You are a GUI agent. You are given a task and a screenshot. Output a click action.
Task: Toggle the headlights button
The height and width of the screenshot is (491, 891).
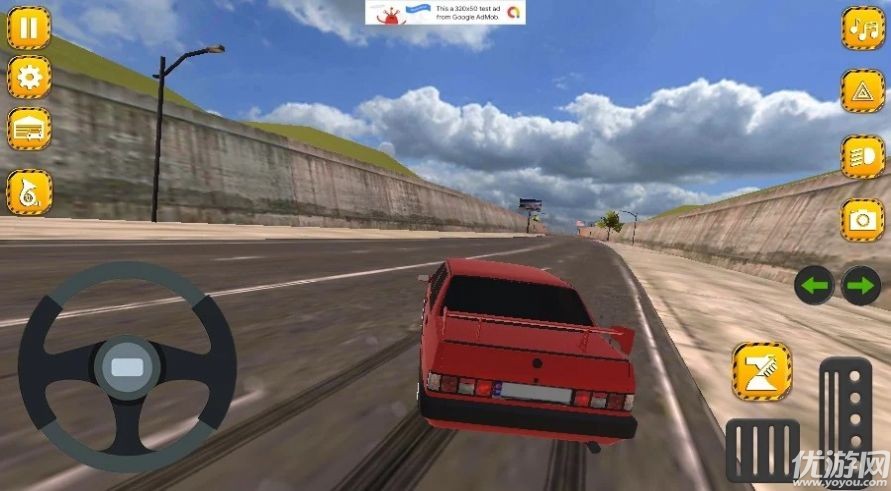(862, 157)
